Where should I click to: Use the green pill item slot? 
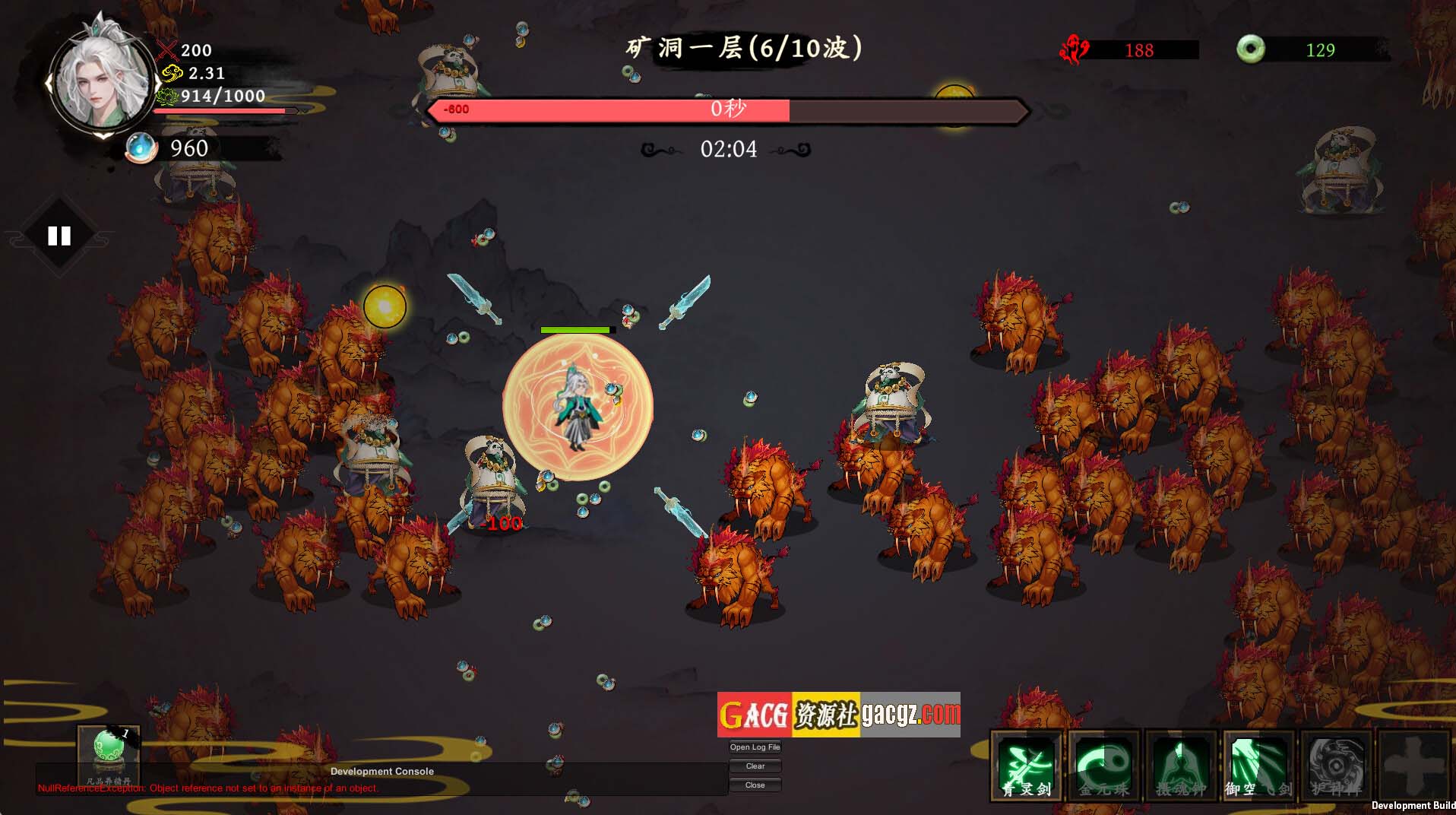[x=109, y=753]
